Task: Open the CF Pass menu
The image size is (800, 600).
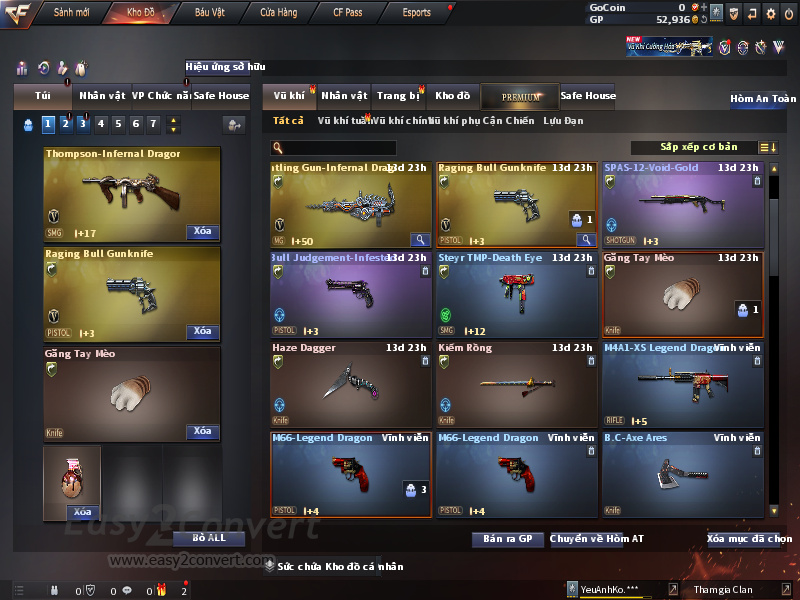Action: point(348,13)
